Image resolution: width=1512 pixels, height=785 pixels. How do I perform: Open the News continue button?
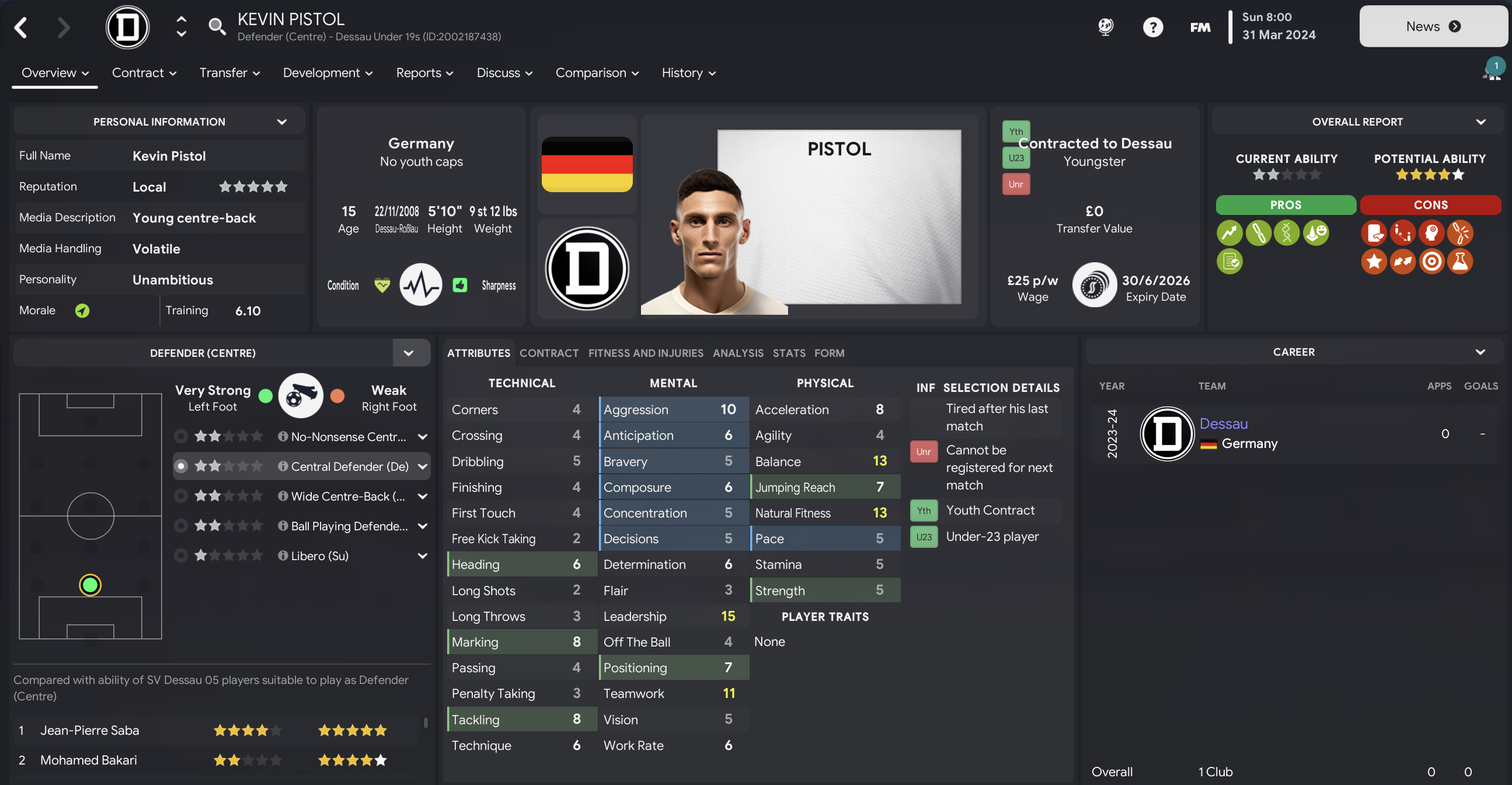tap(1432, 26)
